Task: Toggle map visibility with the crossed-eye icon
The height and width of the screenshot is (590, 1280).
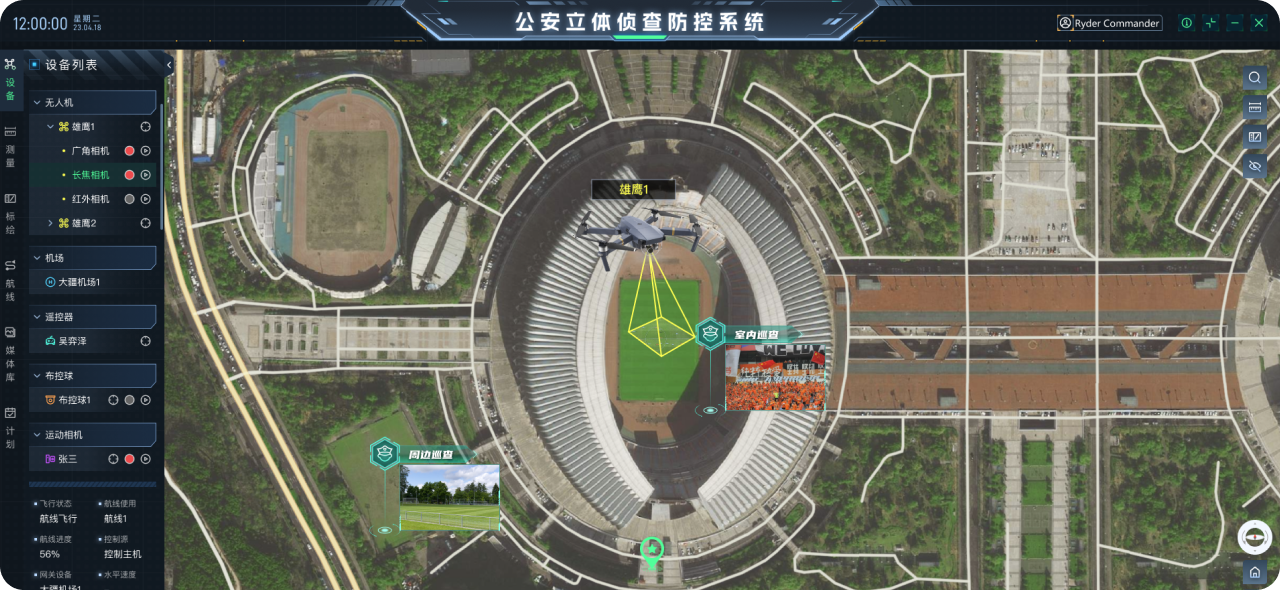Action: [1255, 166]
